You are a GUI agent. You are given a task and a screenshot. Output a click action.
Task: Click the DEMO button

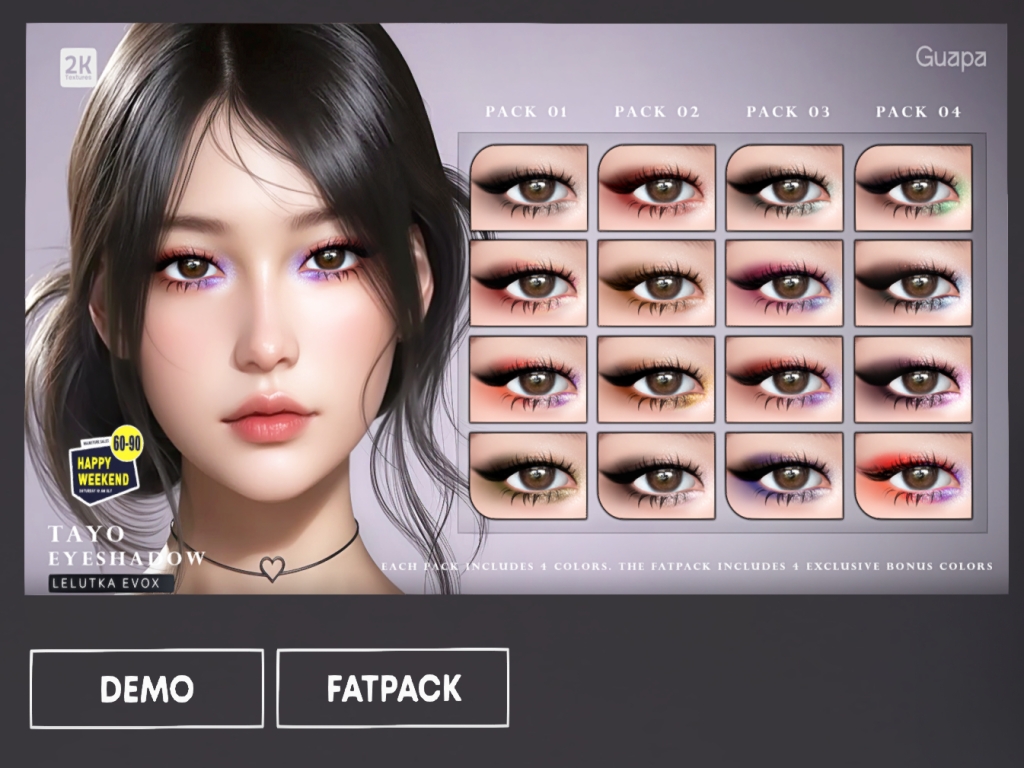(147, 688)
